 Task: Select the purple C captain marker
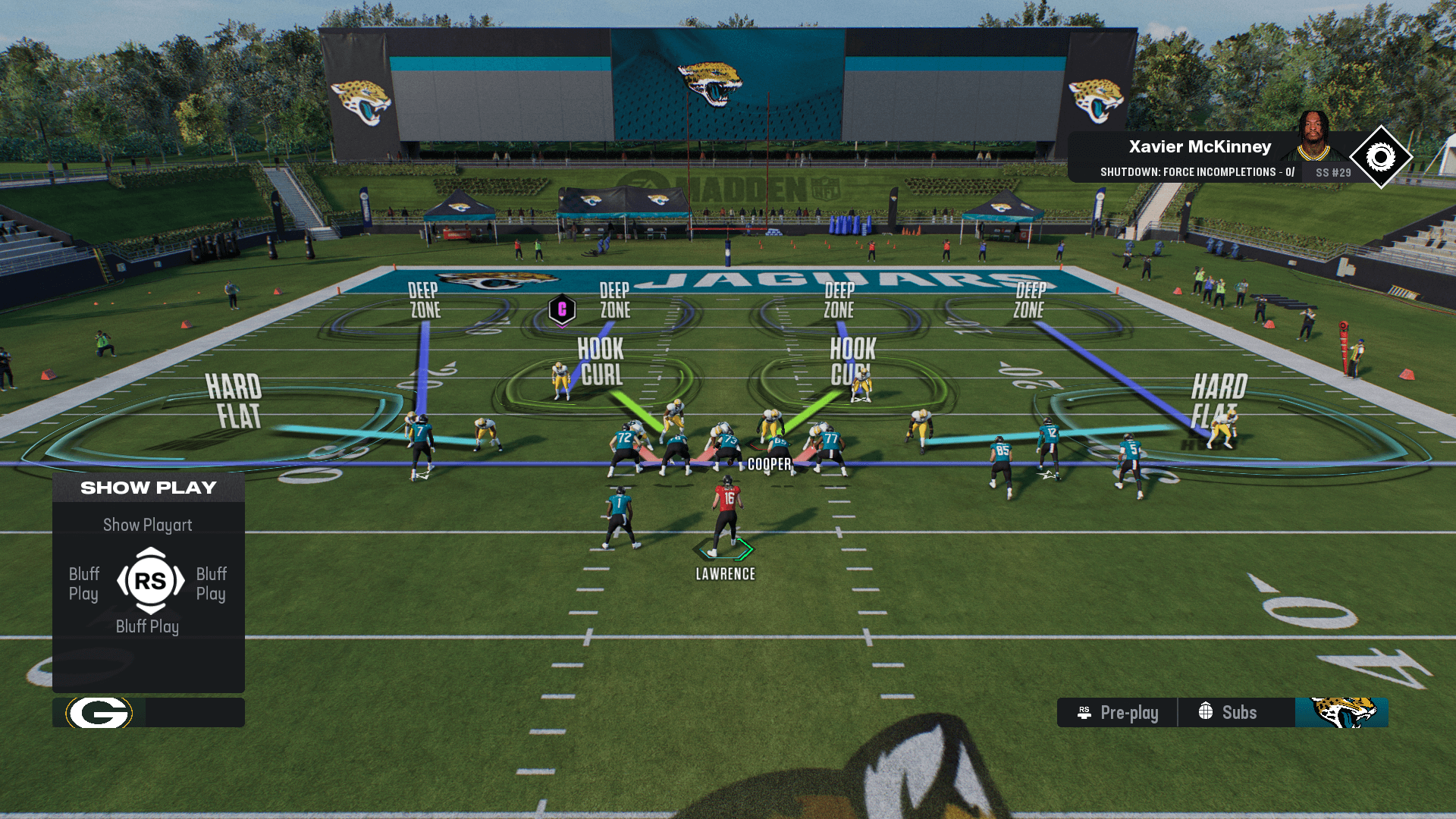click(x=562, y=309)
